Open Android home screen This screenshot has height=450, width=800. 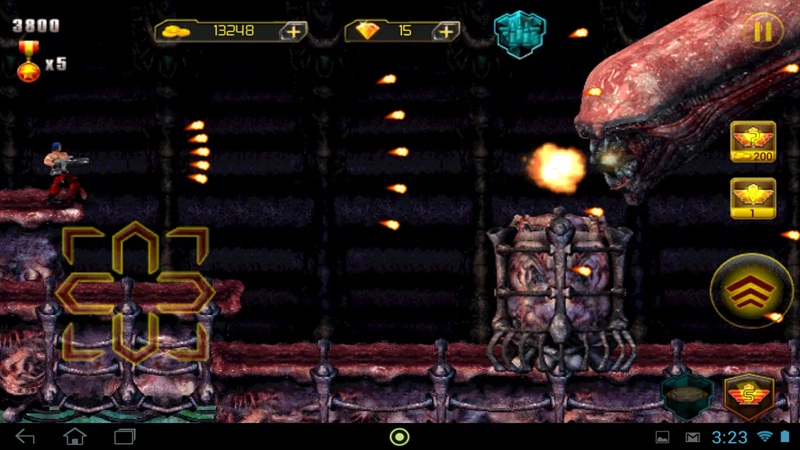[75, 437]
